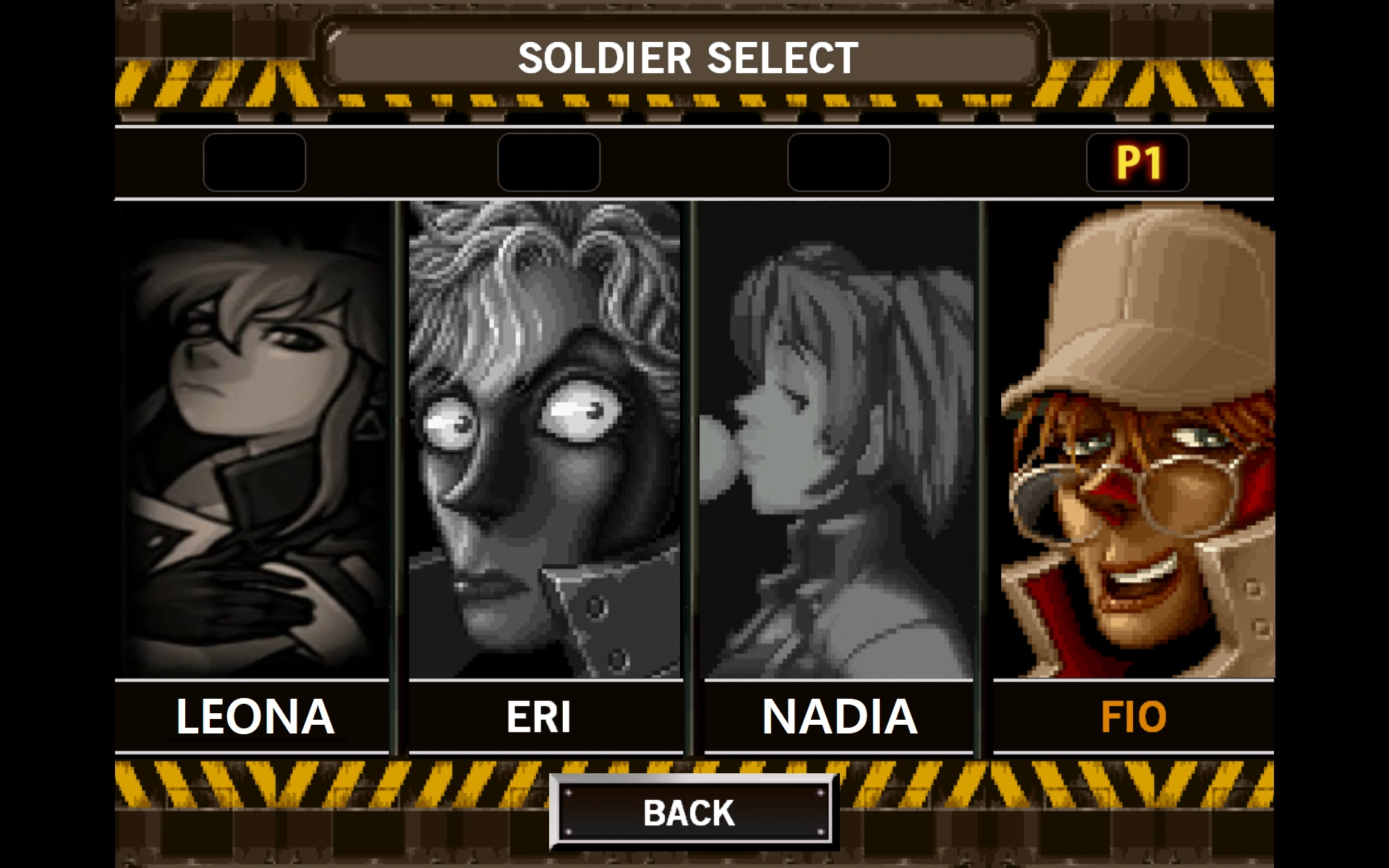
Task: Click the third empty player slot
Action: tap(839, 163)
